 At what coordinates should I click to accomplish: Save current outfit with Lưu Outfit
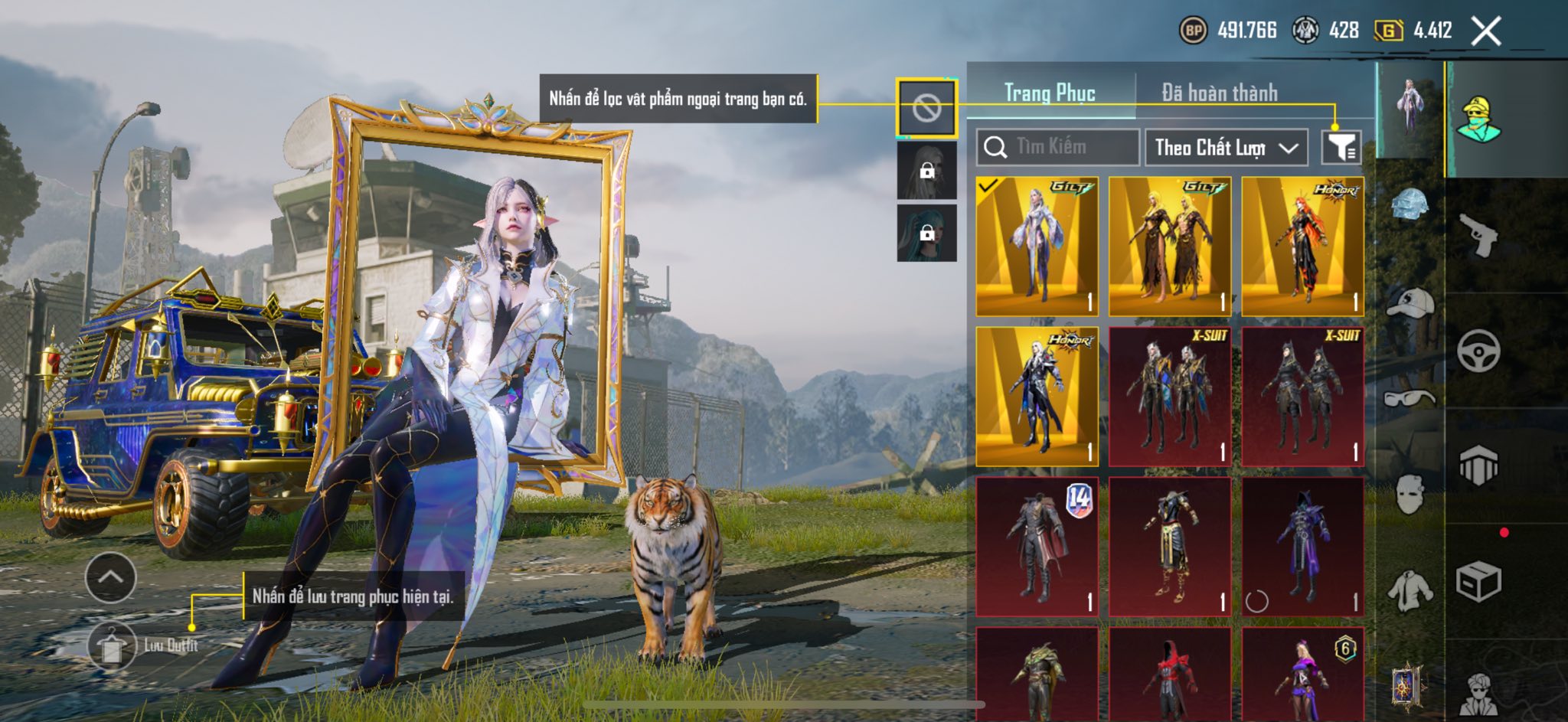coord(113,645)
